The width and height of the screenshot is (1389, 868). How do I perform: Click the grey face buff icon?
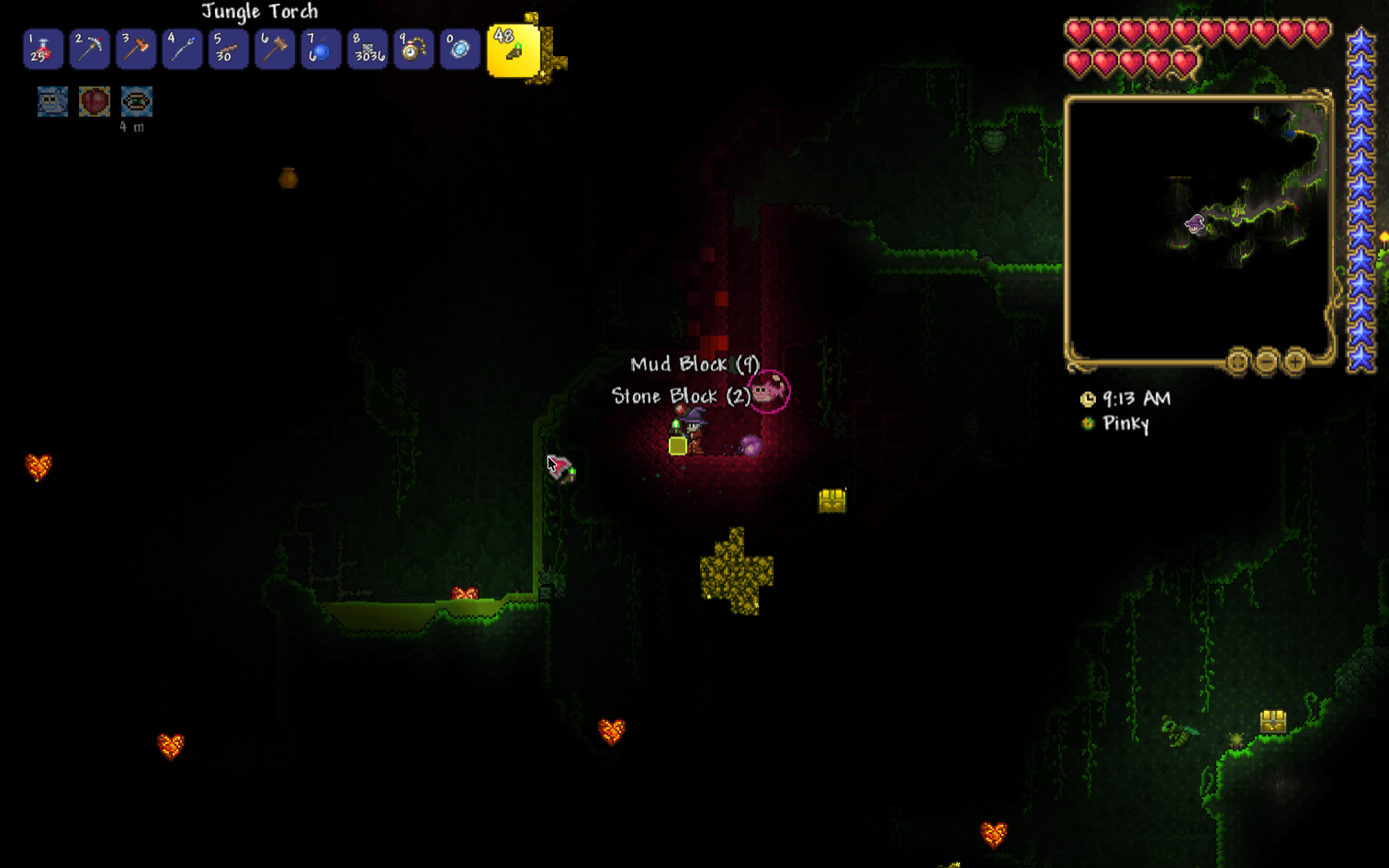click(x=53, y=101)
